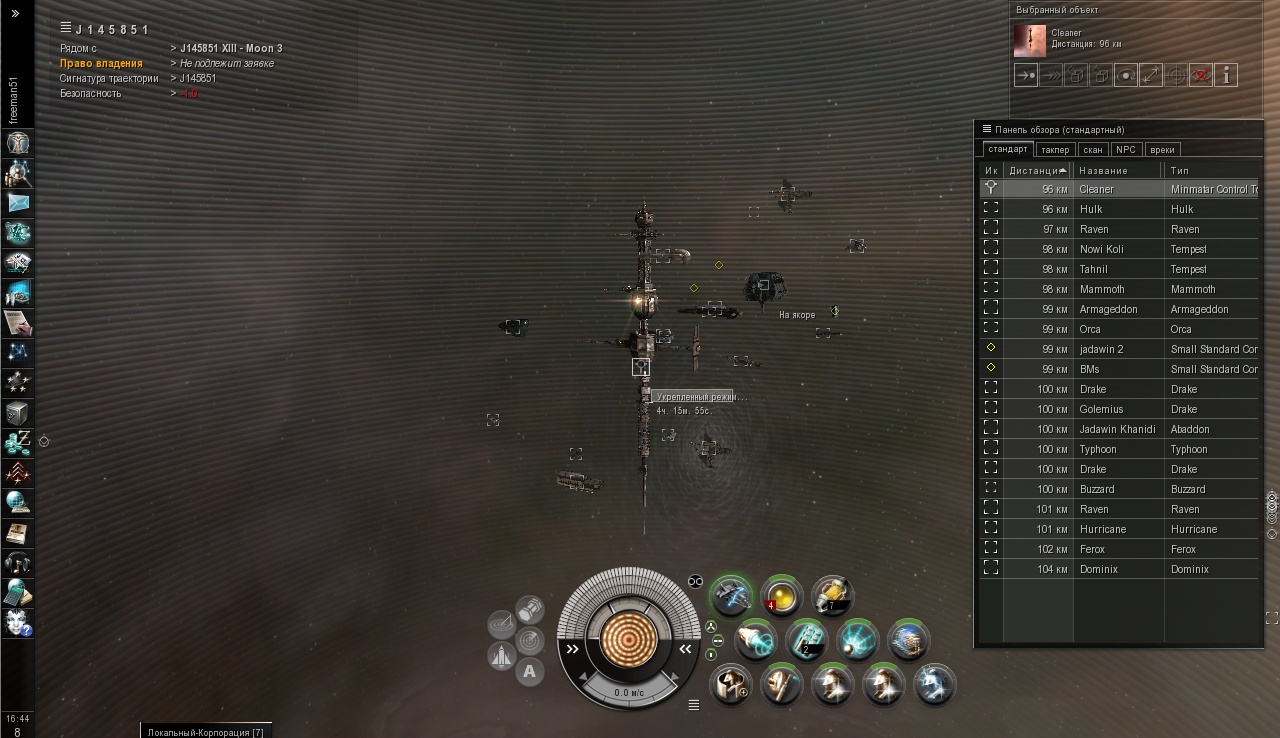Select the NPC overview tab

tap(1126, 150)
